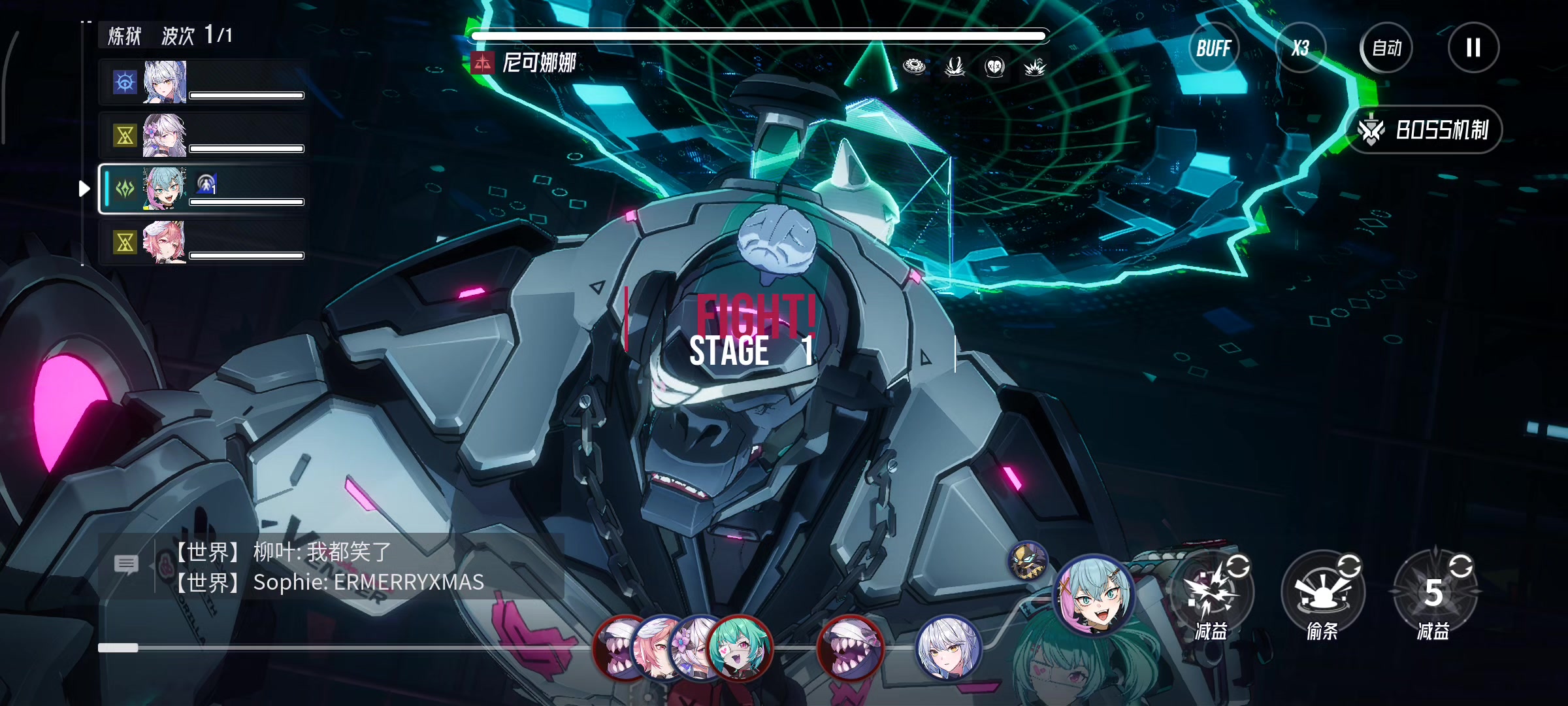Open the BOSS机制 mechanics info
The width and height of the screenshot is (1568, 706).
1428,130
